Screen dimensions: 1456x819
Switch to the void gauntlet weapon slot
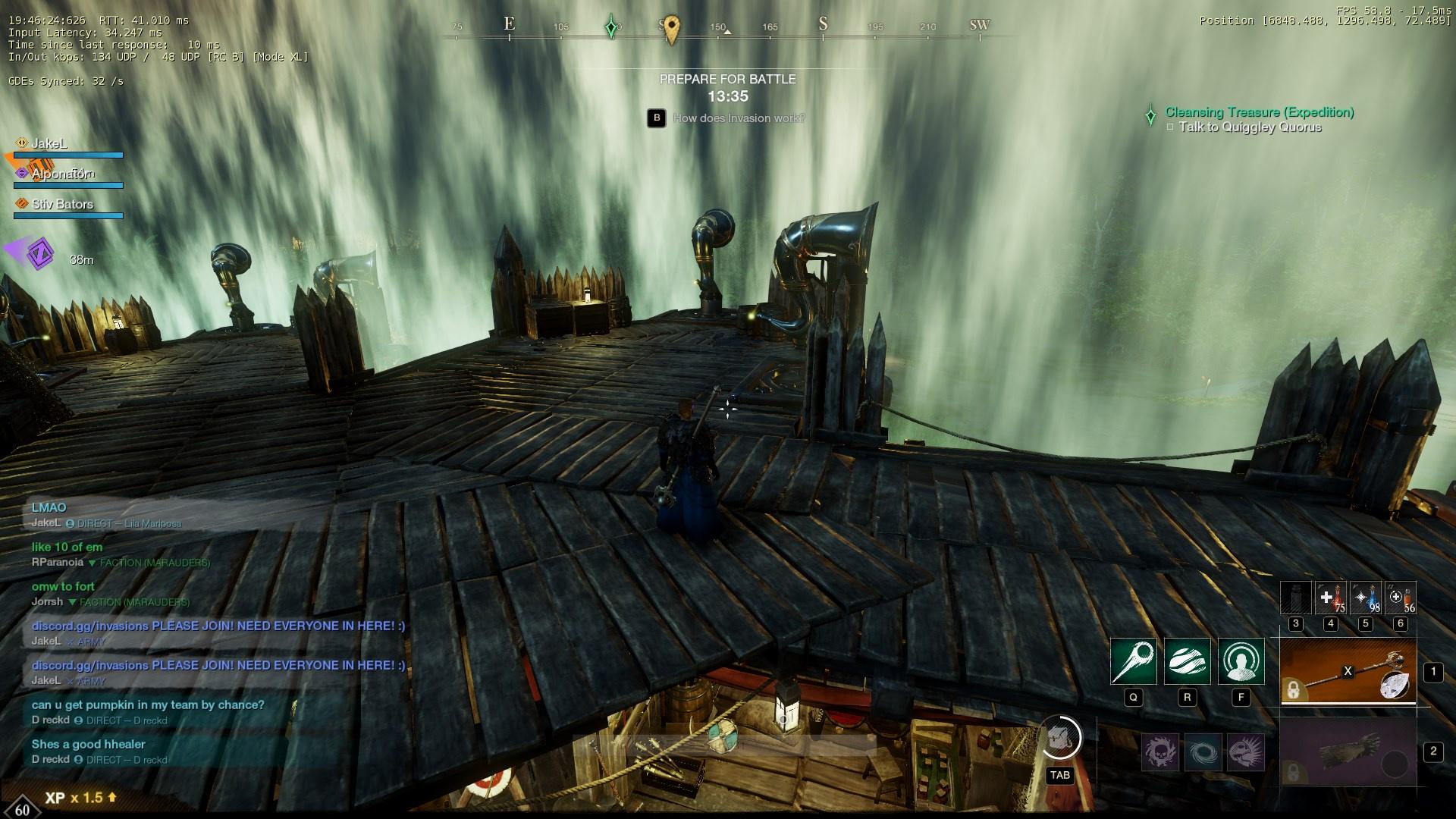1348,752
